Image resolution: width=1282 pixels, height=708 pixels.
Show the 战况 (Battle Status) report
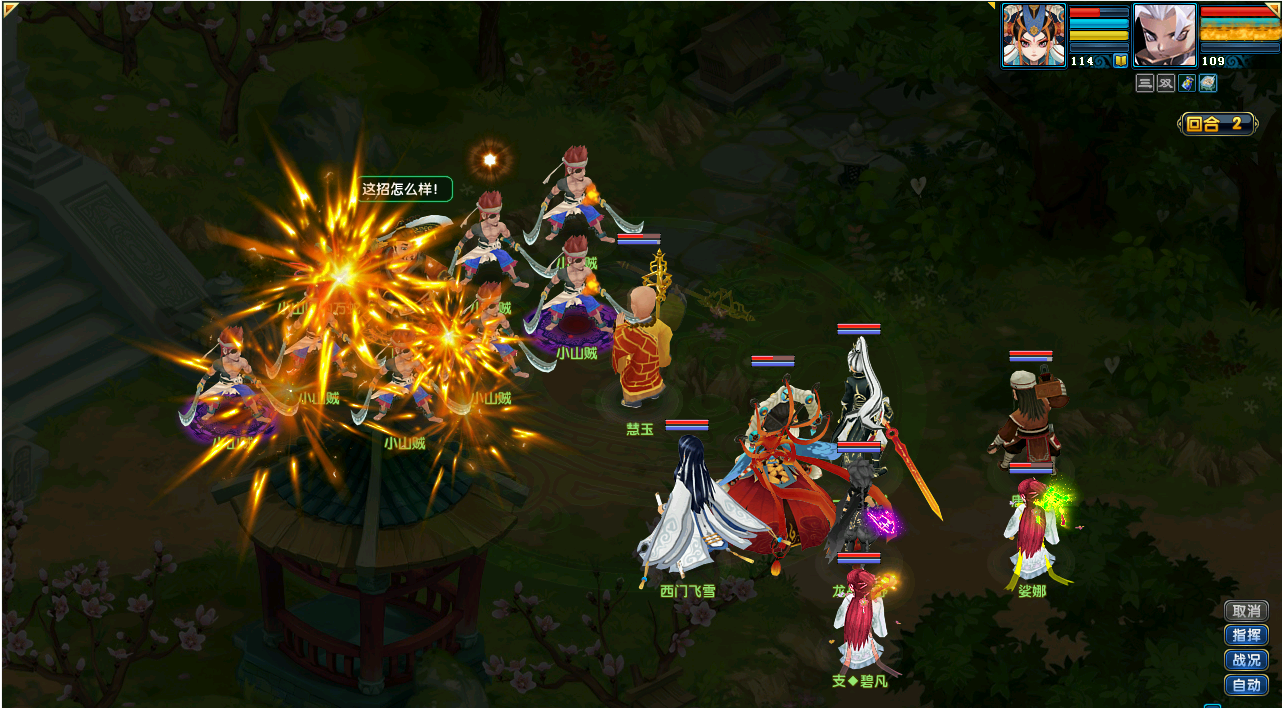click(1246, 660)
